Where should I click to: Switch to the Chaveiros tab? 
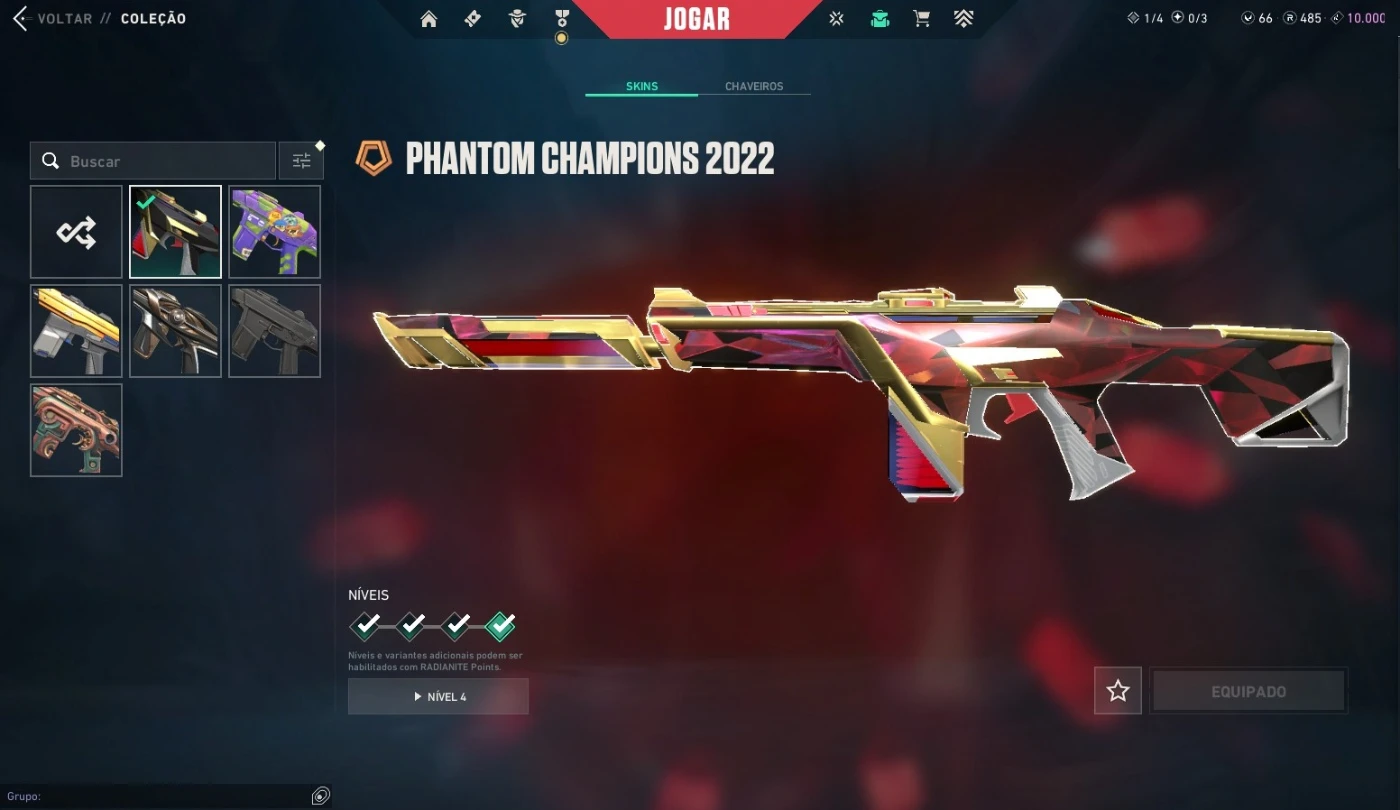pyautogui.click(x=754, y=87)
